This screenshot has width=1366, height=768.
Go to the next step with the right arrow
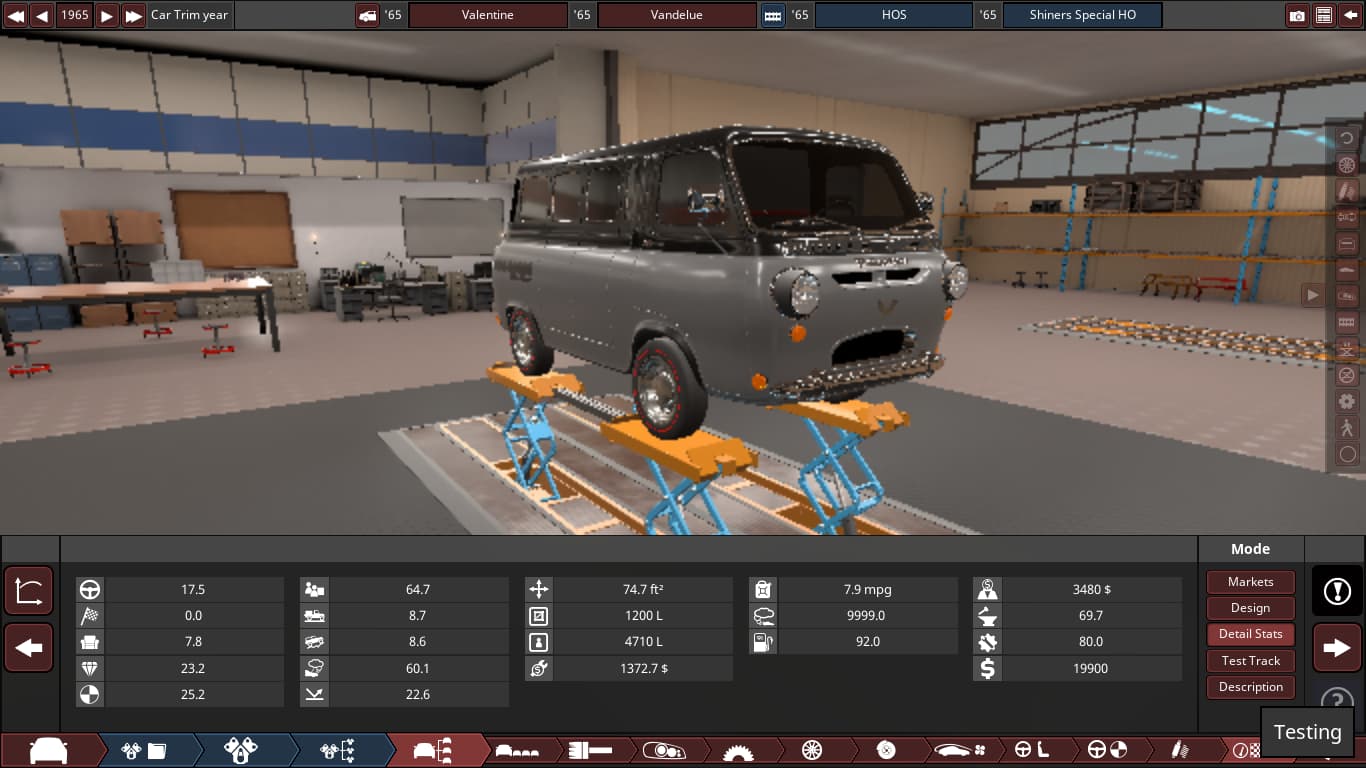pyautogui.click(x=1337, y=648)
